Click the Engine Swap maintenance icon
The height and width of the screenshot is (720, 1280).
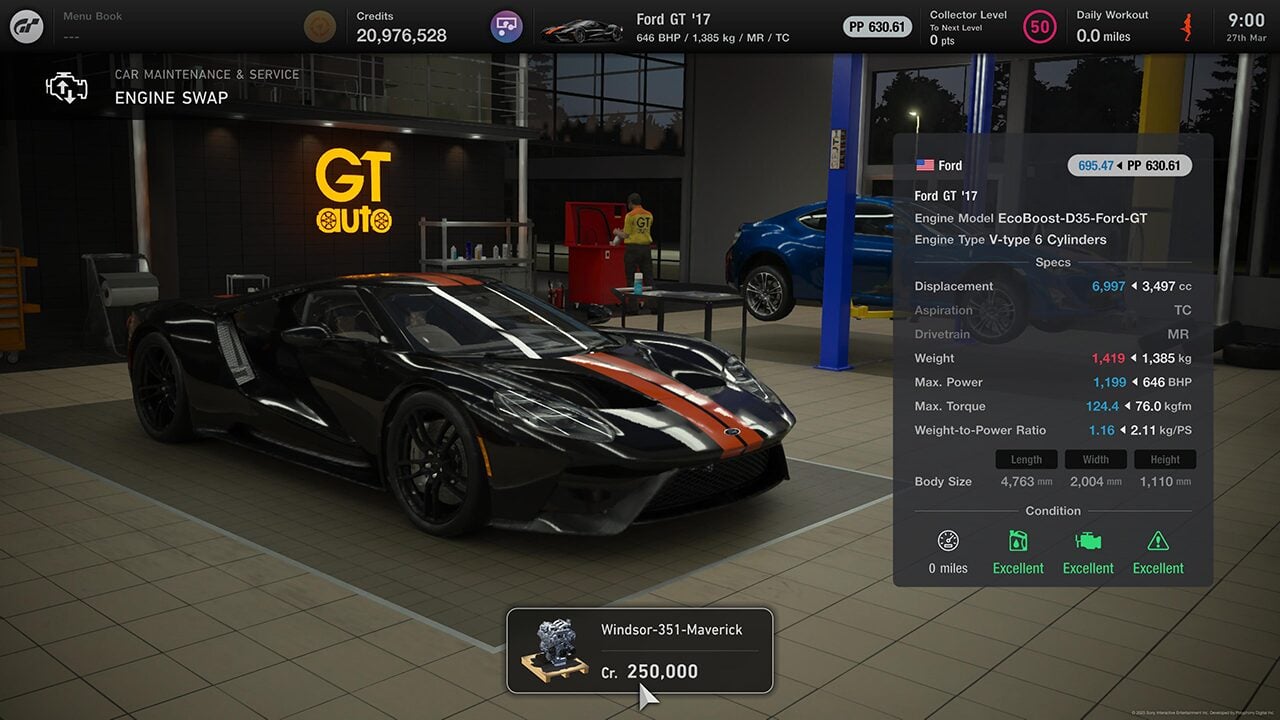pyautogui.click(x=66, y=87)
